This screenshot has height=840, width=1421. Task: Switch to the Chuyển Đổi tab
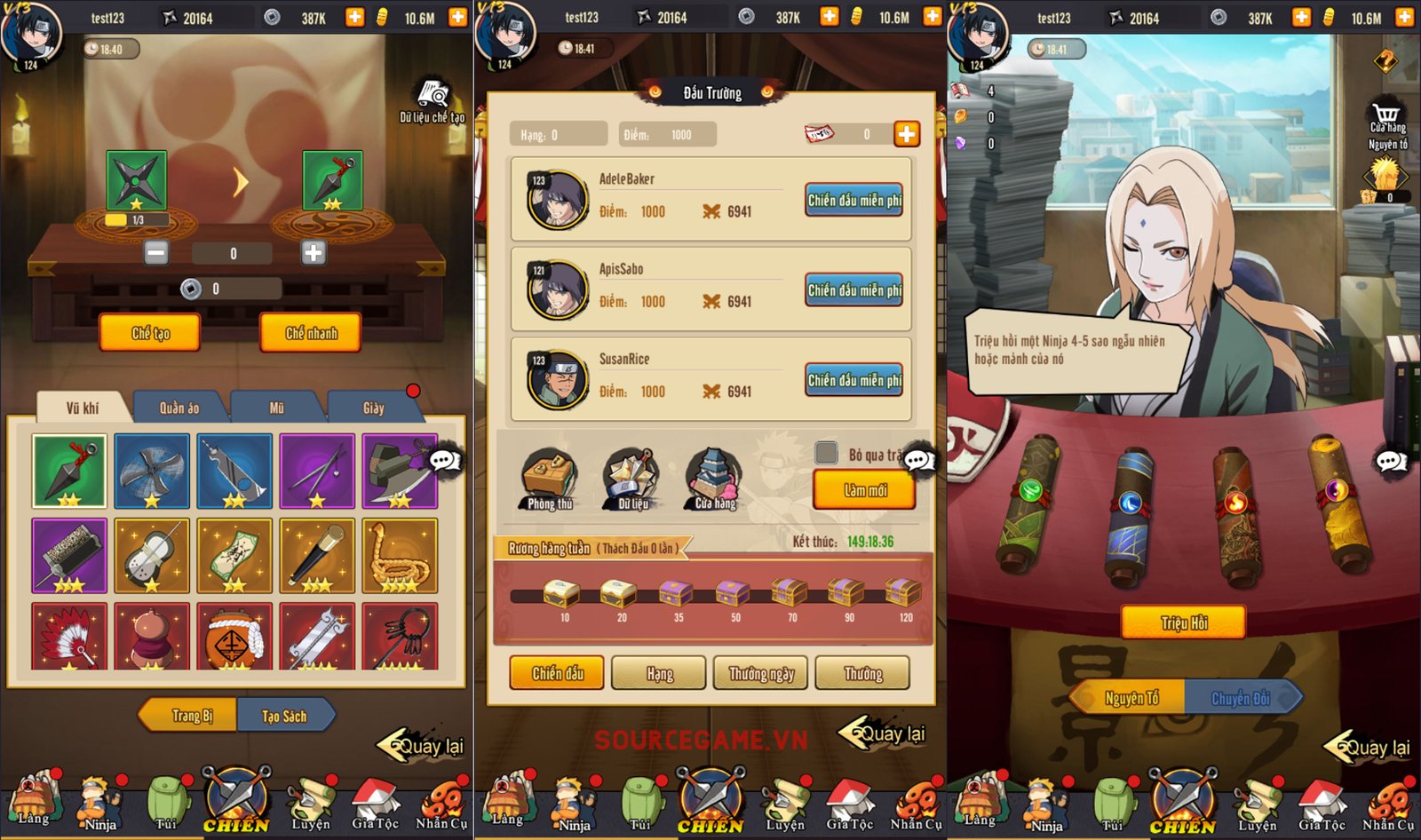point(1241,699)
